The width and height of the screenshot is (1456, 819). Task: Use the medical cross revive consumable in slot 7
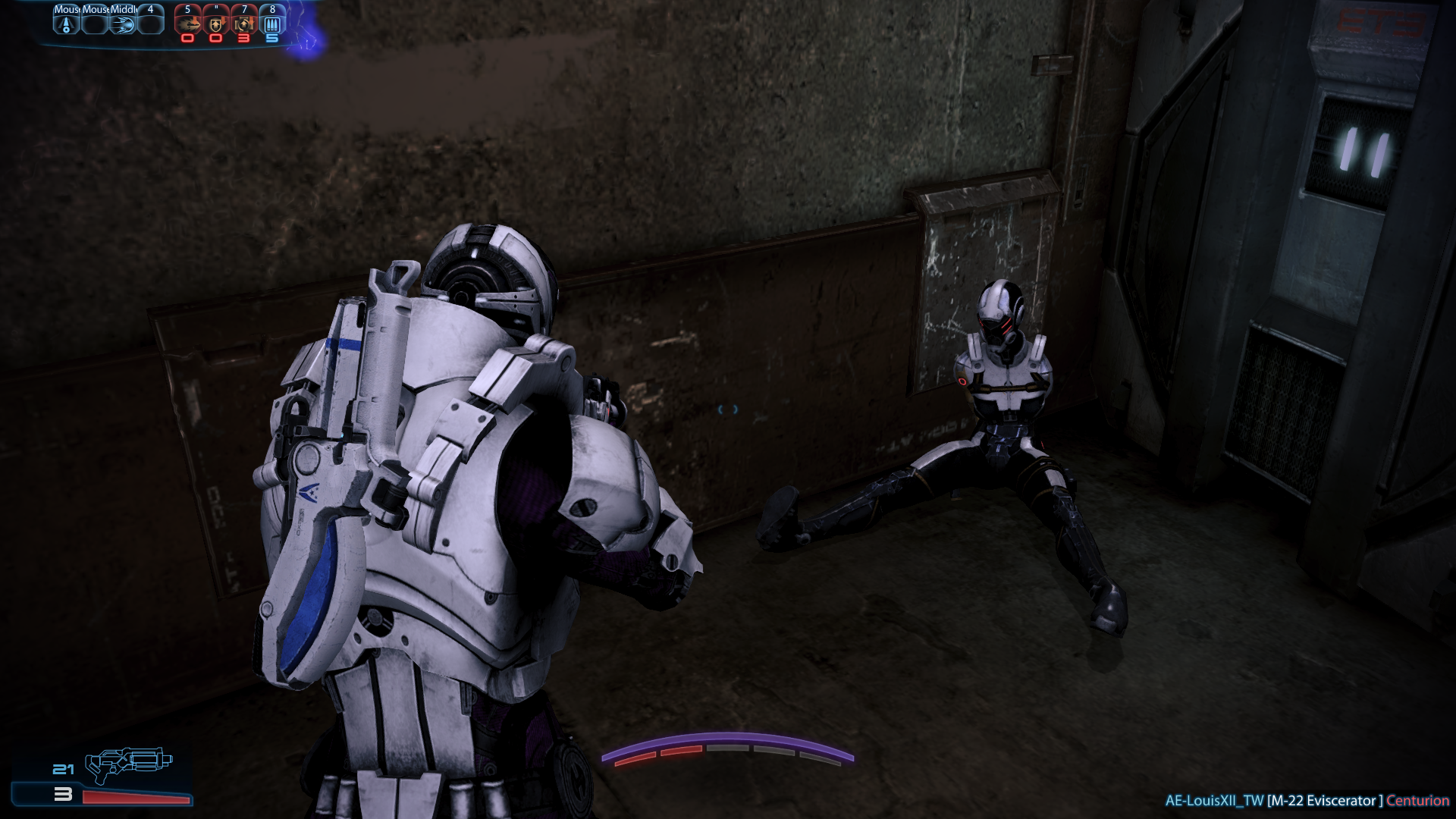click(x=244, y=24)
